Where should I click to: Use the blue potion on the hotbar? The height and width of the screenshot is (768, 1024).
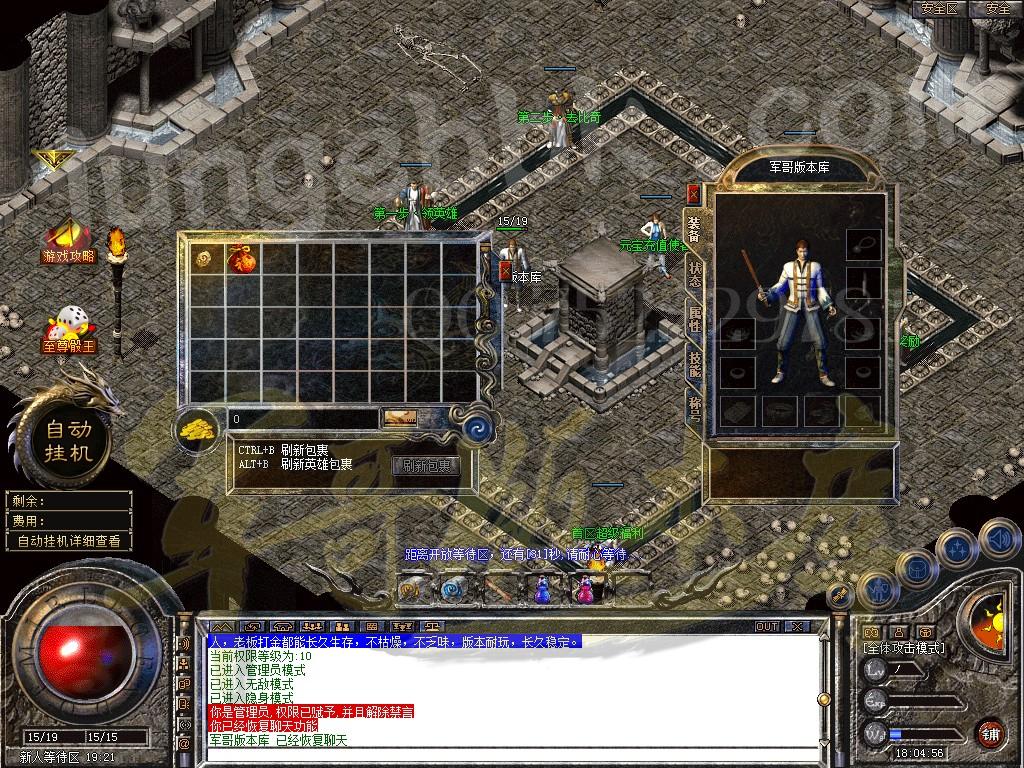(541, 590)
